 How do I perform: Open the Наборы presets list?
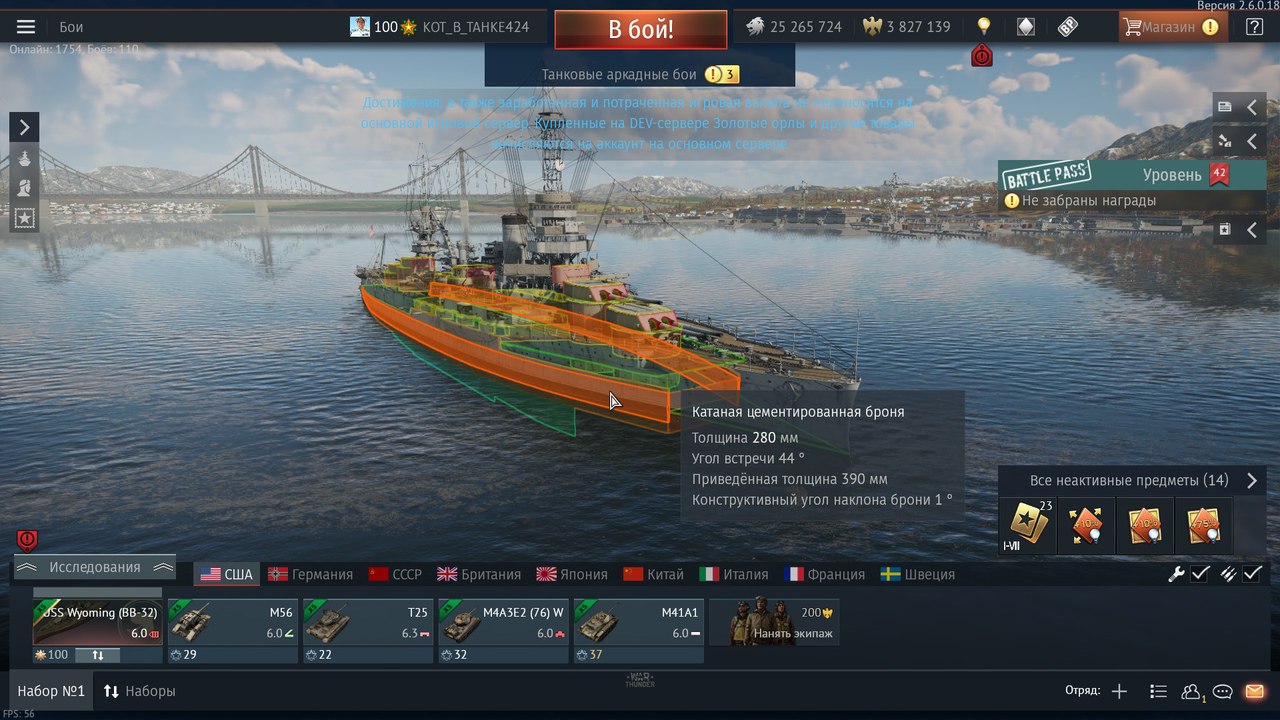coord(139,691)
